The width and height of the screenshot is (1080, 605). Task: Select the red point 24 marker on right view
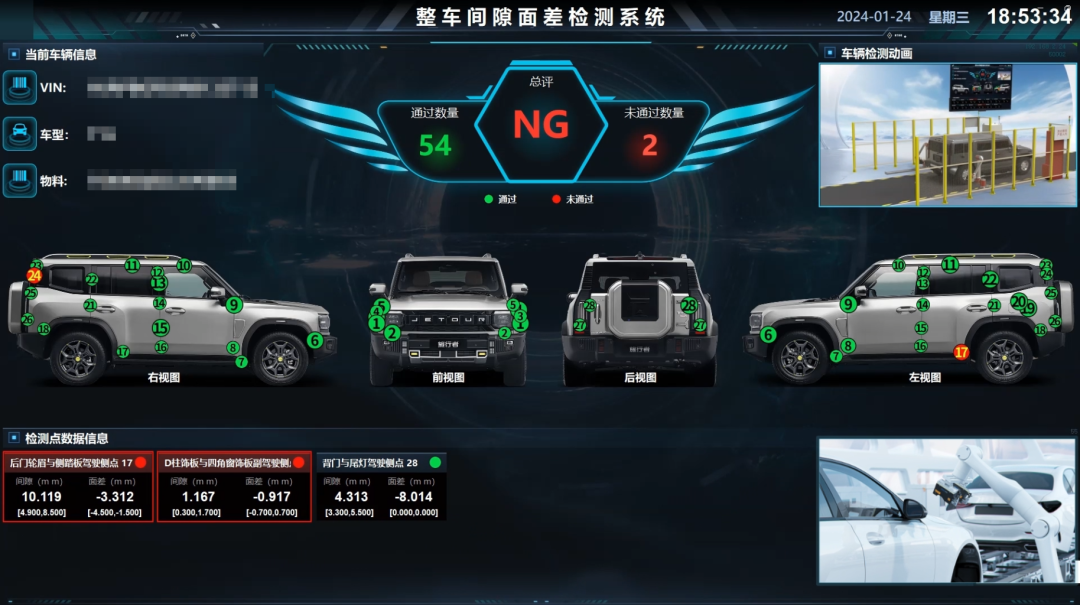click(34, 275)
